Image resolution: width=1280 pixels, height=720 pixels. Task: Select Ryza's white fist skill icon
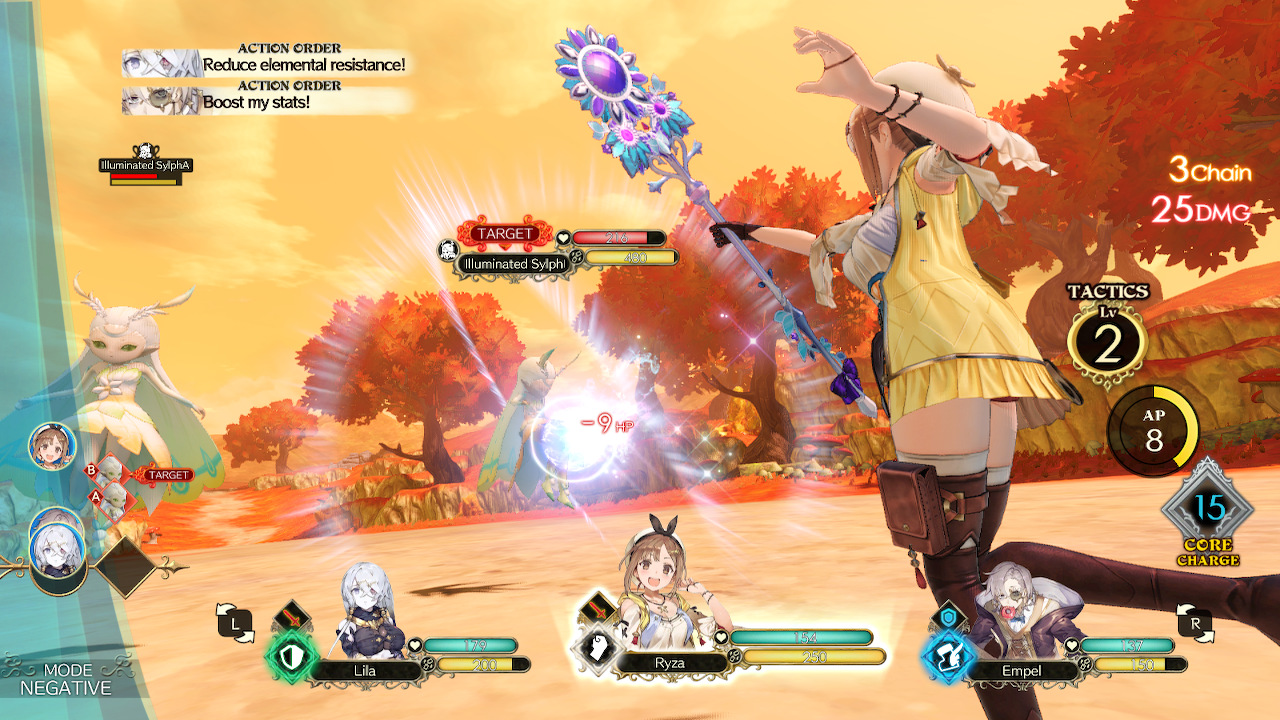click(x=597, y=645)
